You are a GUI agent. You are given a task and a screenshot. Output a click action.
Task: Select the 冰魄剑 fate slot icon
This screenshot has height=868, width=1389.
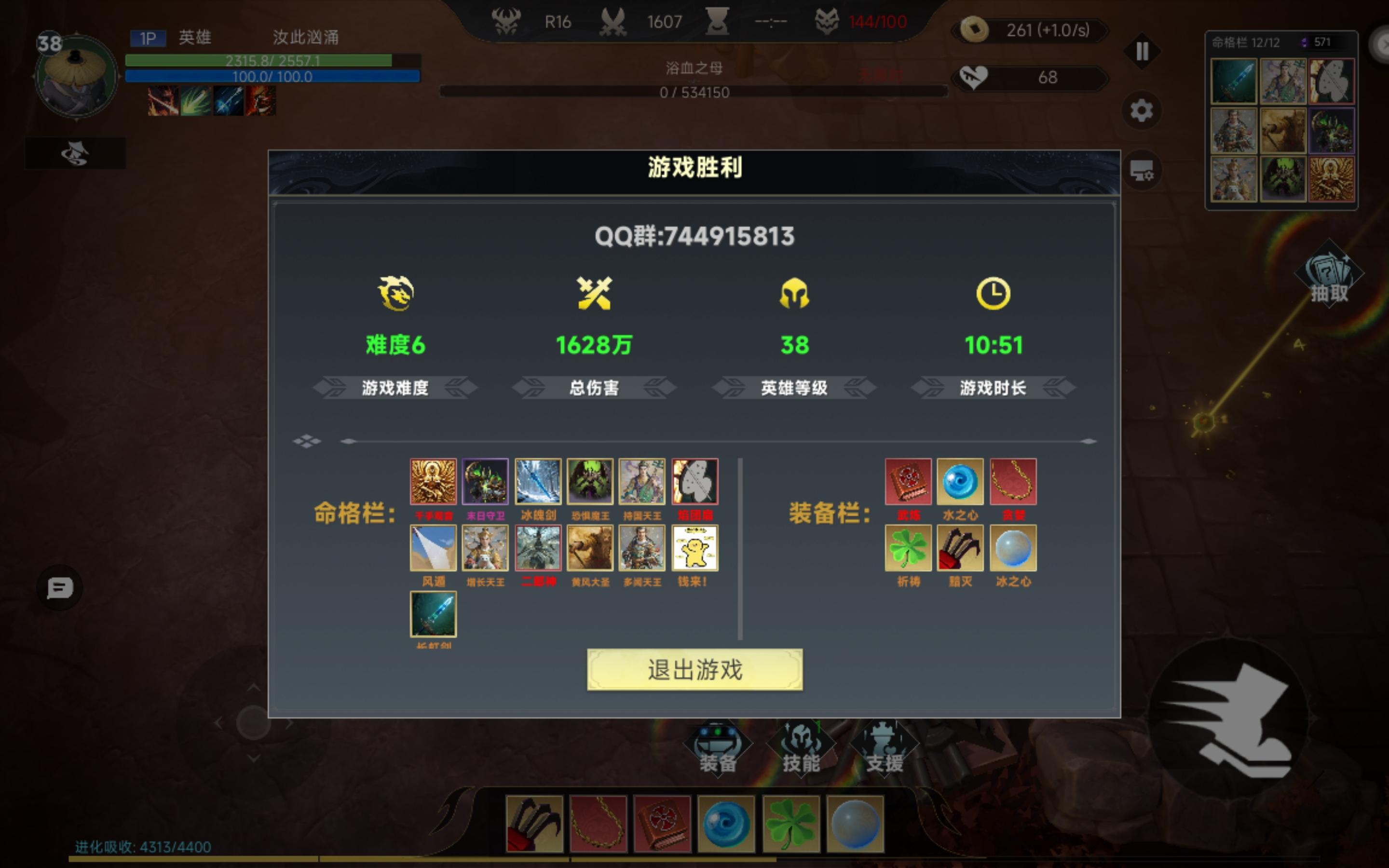tap(538, 481)
